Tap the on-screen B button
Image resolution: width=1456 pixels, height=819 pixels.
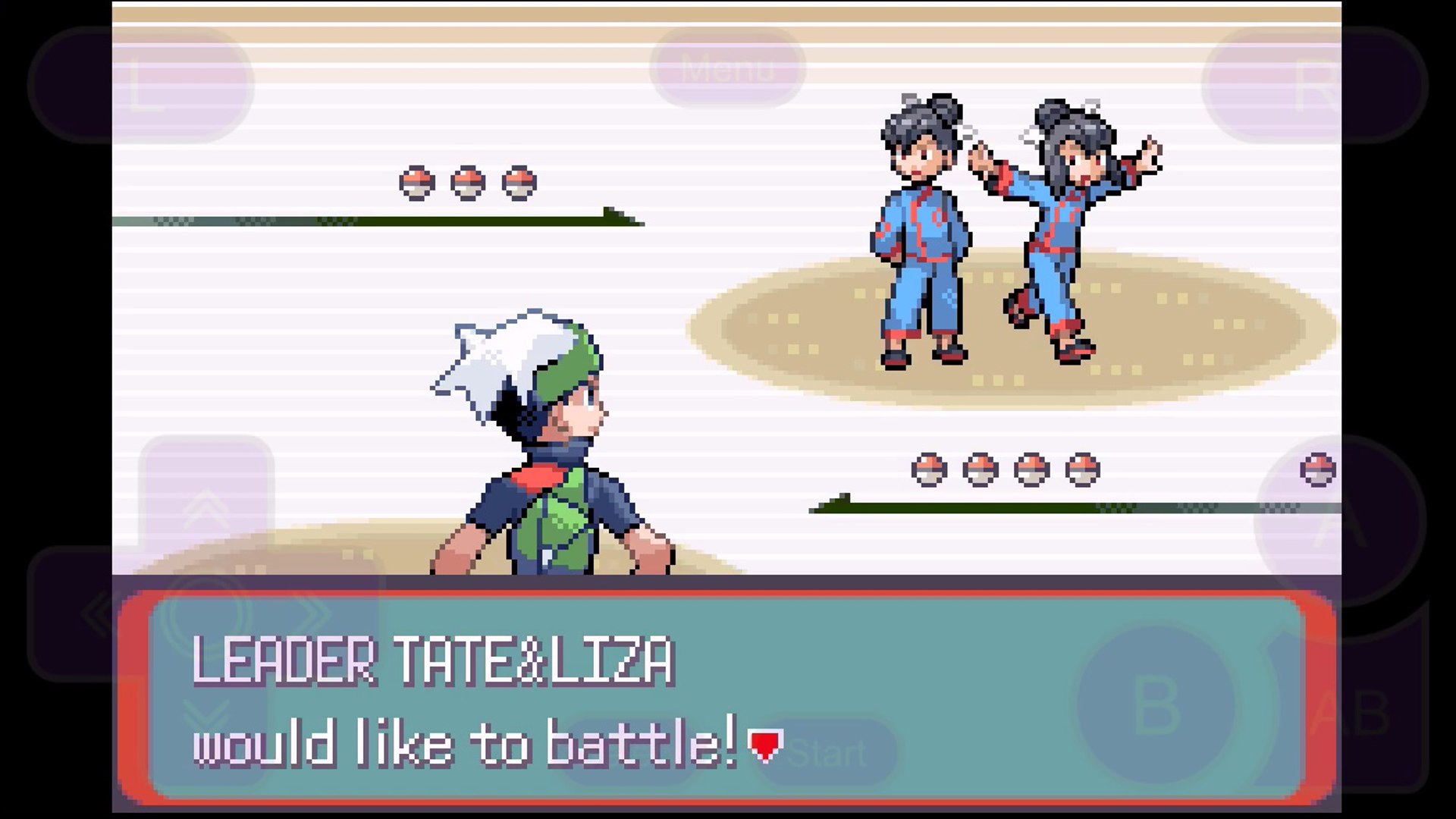[x=1155, y=705]
